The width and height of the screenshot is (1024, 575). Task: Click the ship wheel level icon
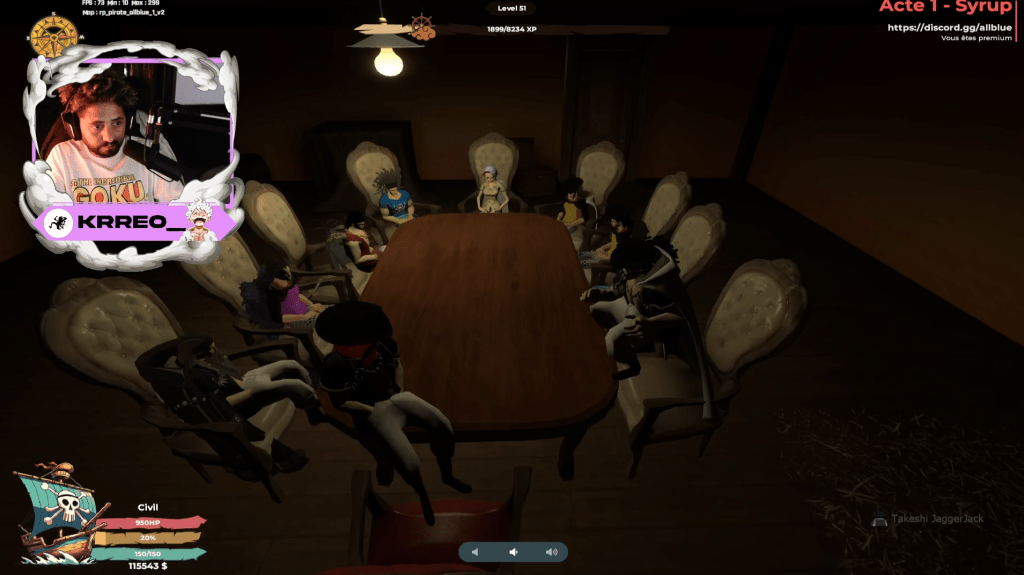pyautogui.click(x=423, y=27)
